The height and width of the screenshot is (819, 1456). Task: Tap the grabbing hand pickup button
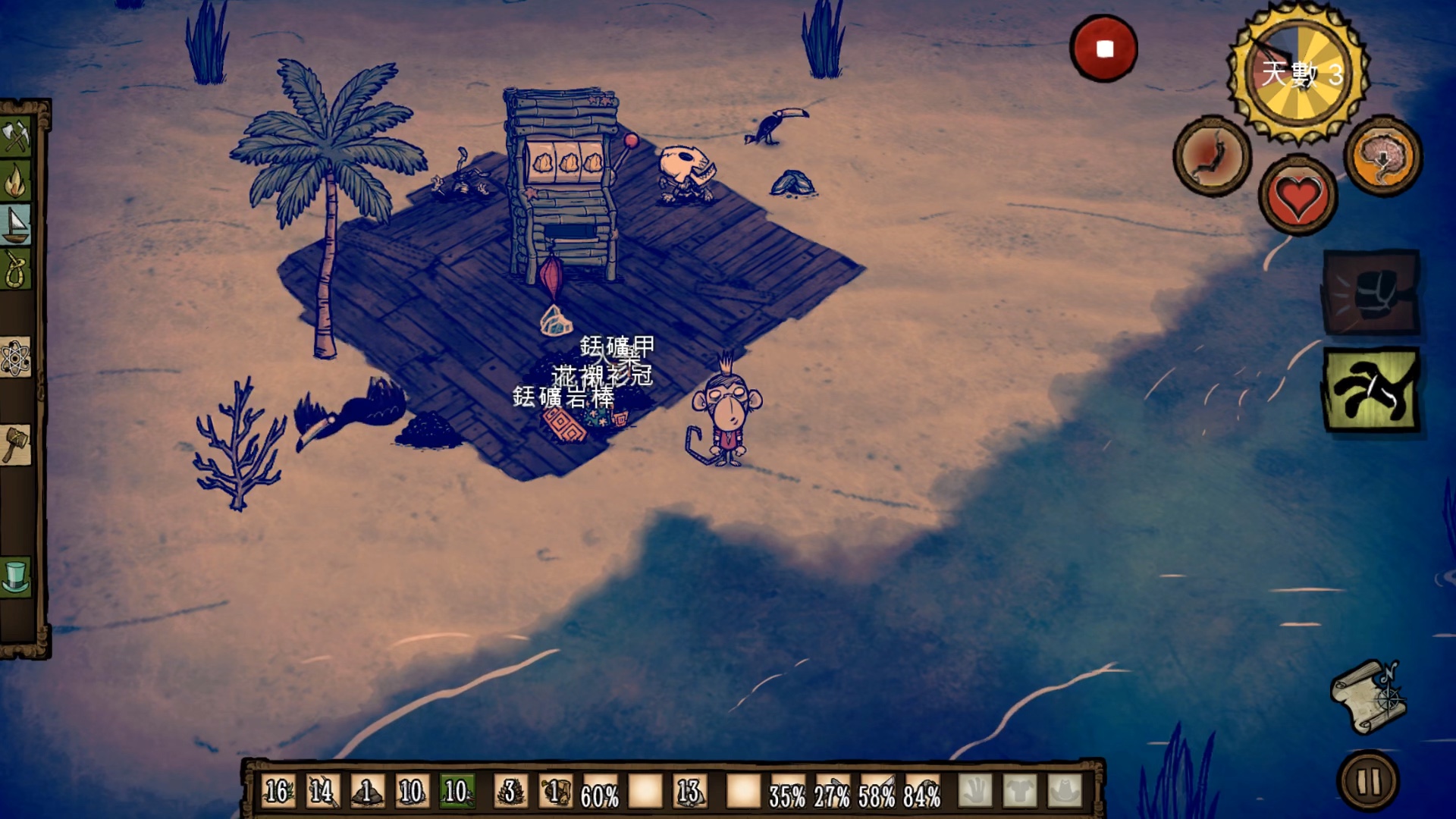(1371, 390)
